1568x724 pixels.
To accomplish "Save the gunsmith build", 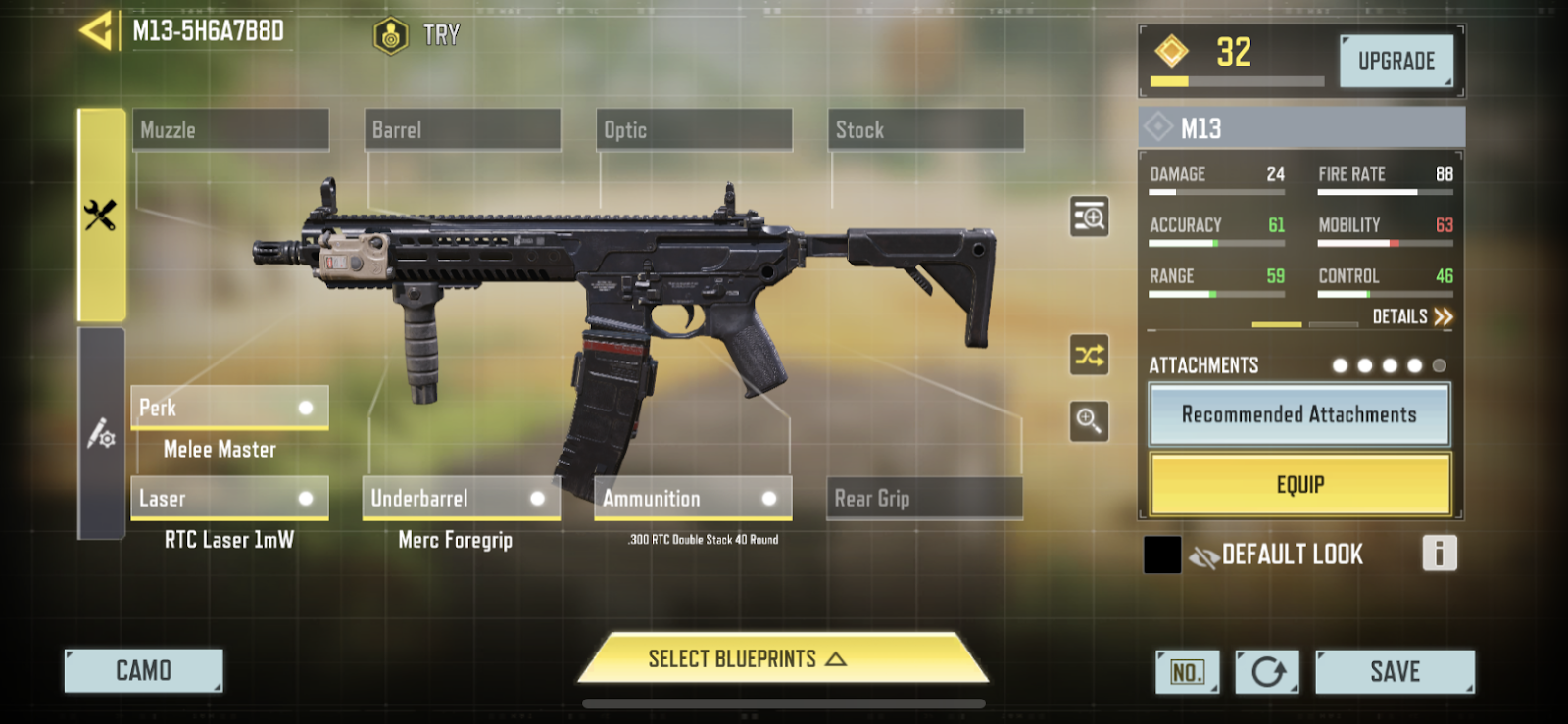I will tap(1395, 671).
